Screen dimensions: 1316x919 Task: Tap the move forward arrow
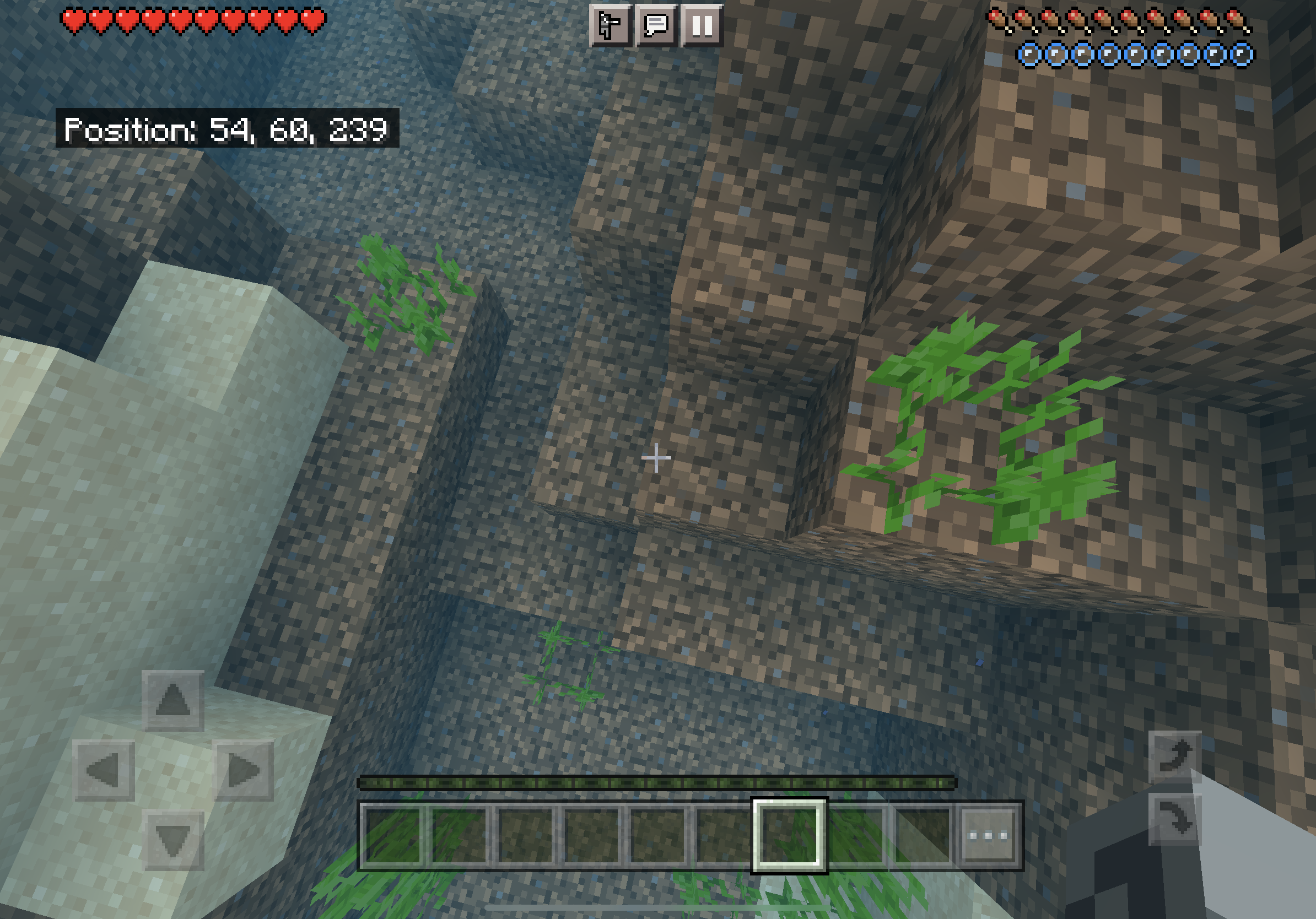(x=173, y=700)
